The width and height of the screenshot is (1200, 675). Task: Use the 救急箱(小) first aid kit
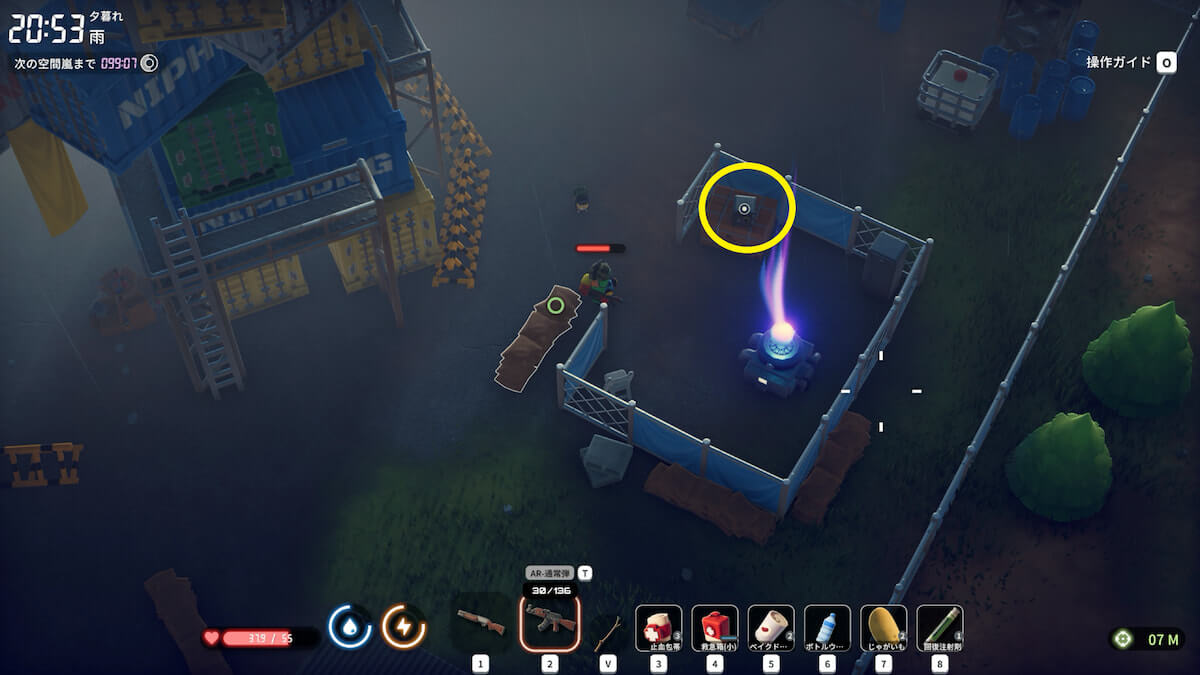pos(715,628)
